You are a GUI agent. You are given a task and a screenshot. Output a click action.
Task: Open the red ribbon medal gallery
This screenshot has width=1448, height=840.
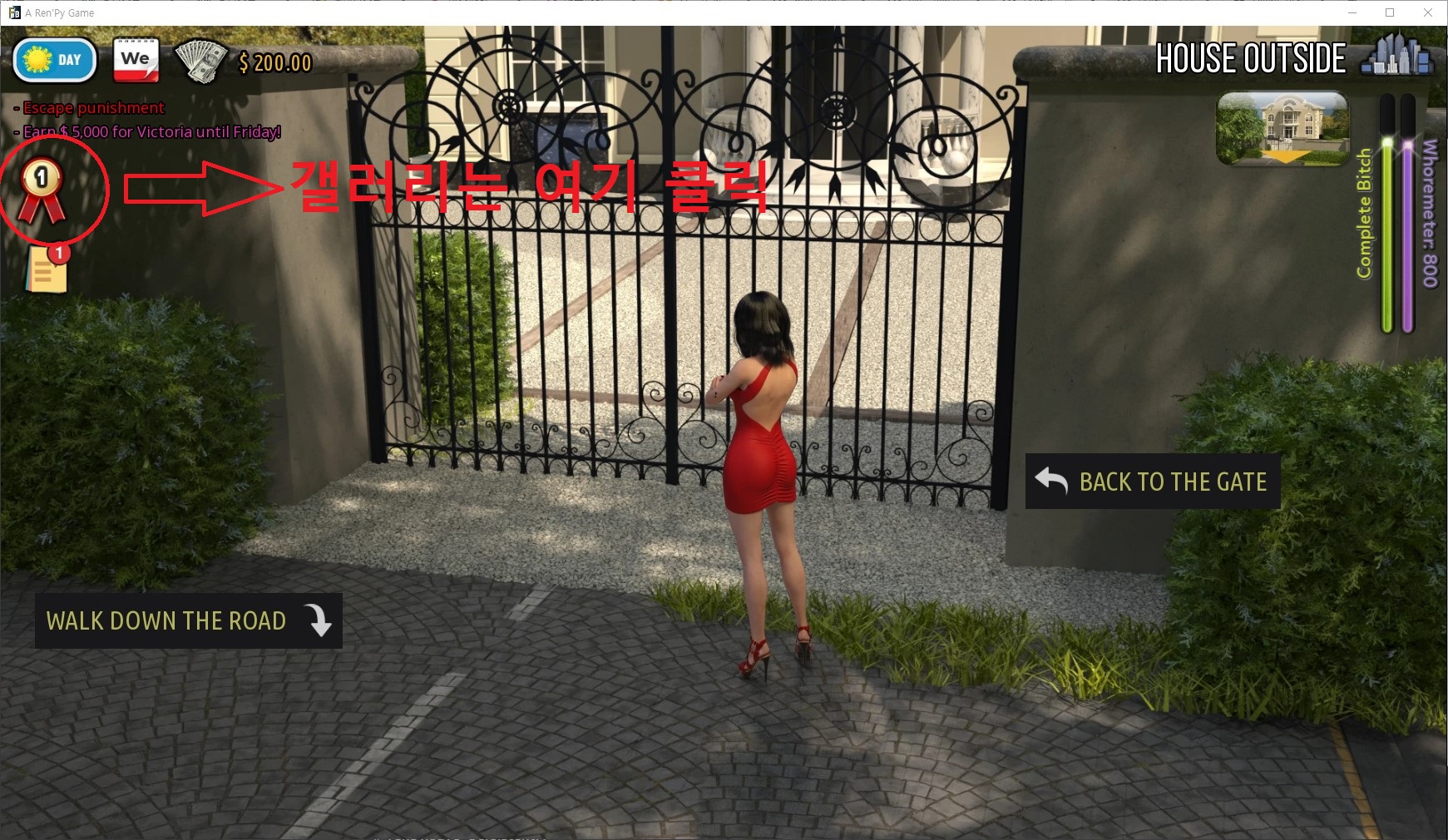(42, 190)
